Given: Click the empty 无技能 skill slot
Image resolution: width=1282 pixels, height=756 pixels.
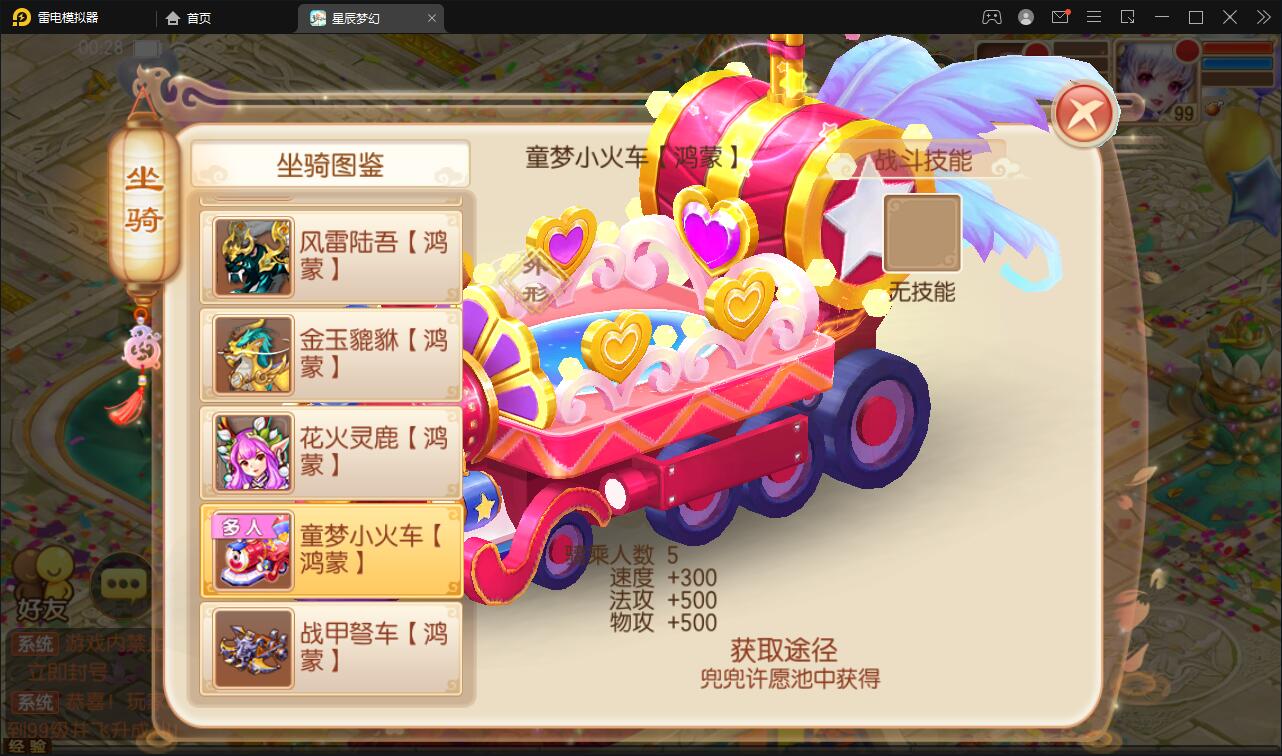Looking at the screenshot, I should [921, 231].
